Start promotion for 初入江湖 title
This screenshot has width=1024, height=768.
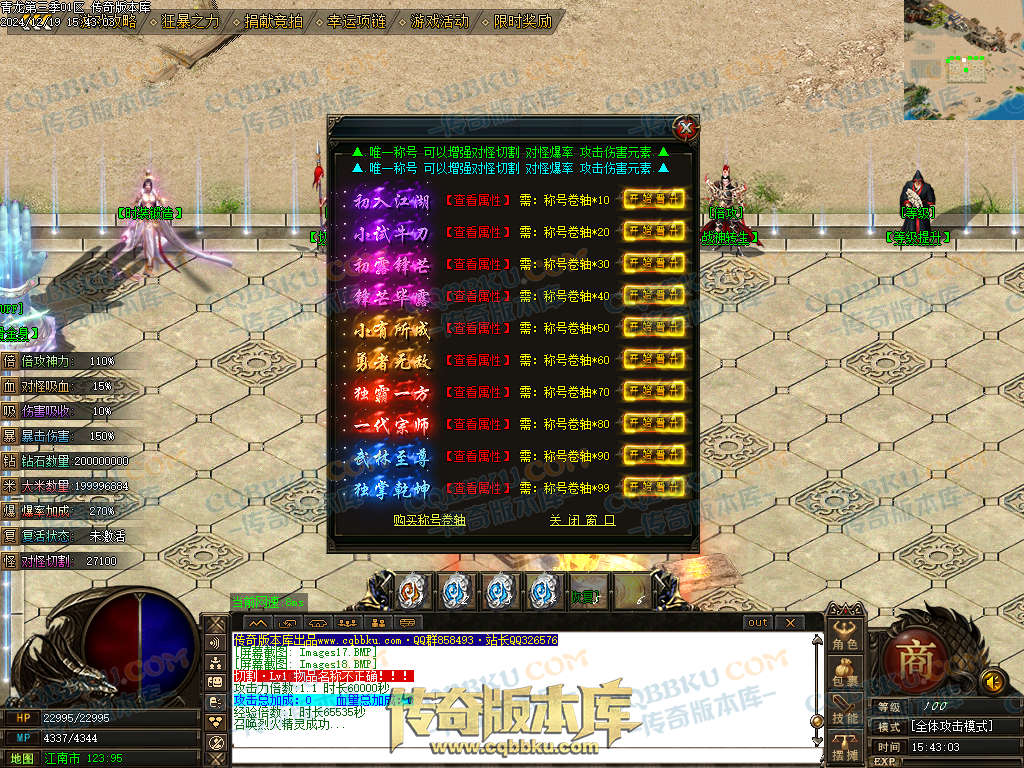654,199
